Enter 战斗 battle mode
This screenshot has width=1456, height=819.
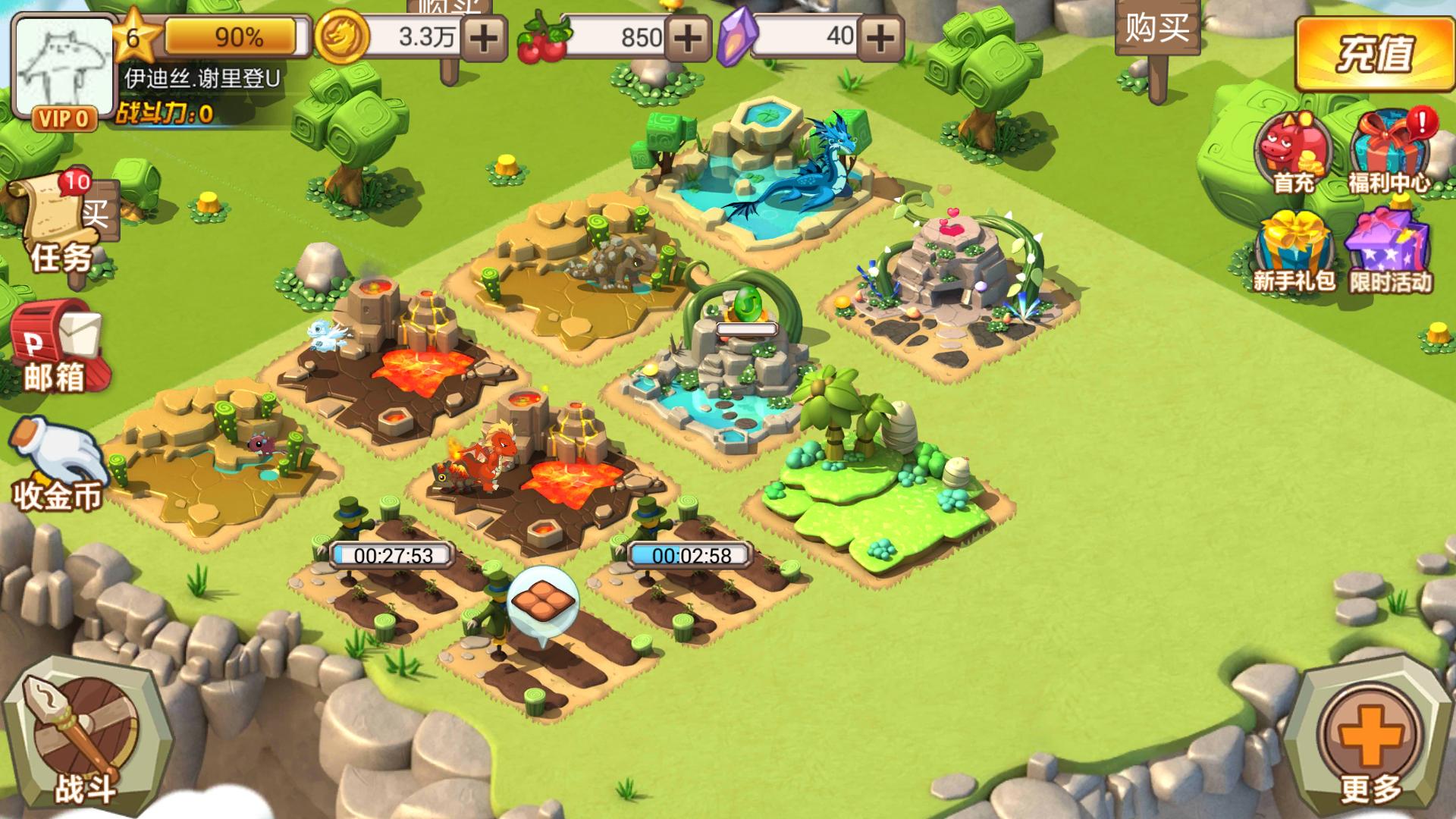[x=83, y=736]
